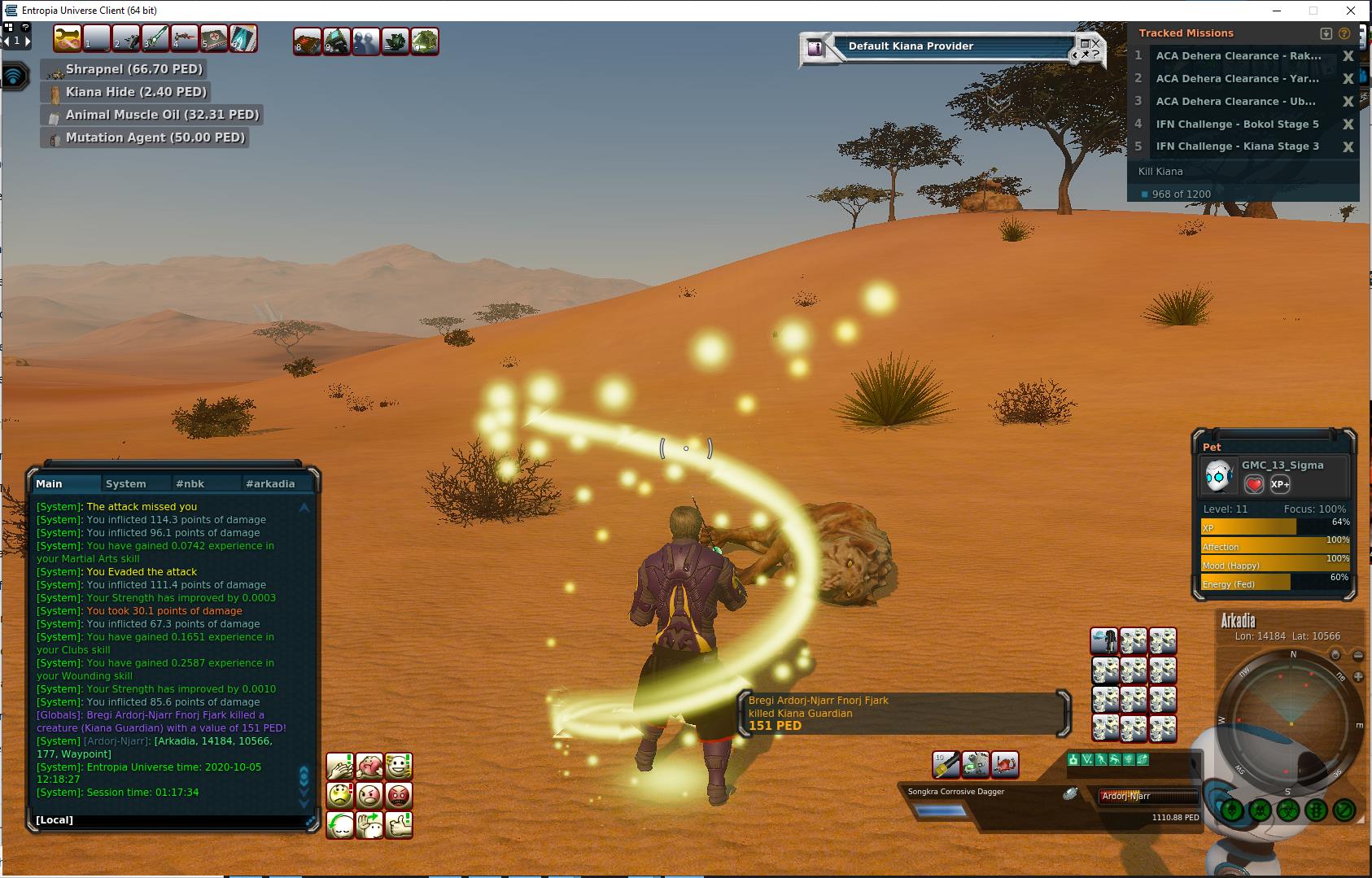Zoom in the radar with plus button
This screenshot has width=1372, height=878.
1358,676
